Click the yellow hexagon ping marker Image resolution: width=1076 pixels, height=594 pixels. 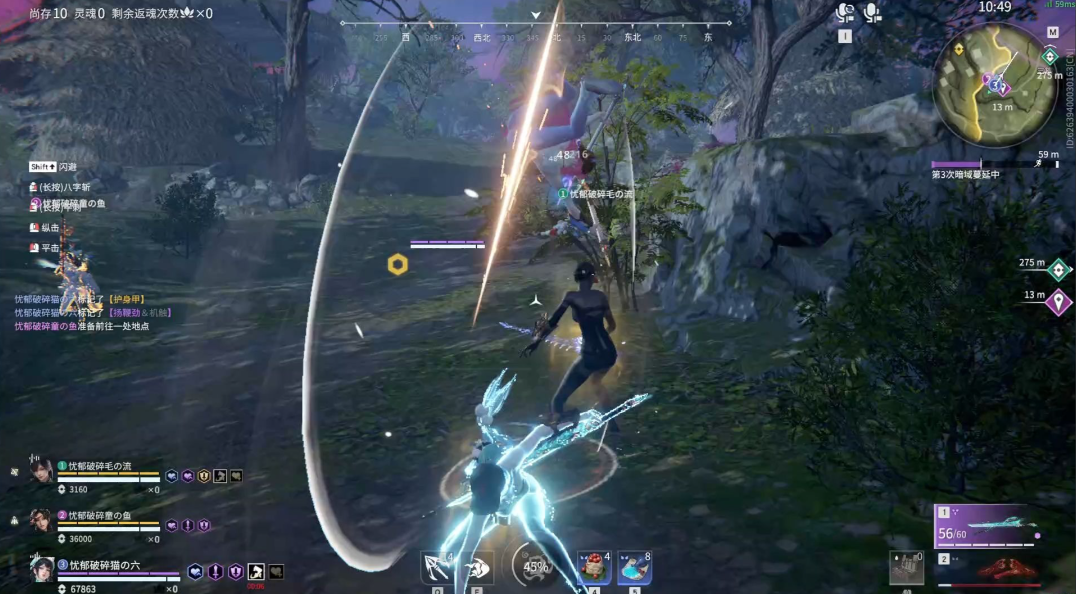pos(398,264)
